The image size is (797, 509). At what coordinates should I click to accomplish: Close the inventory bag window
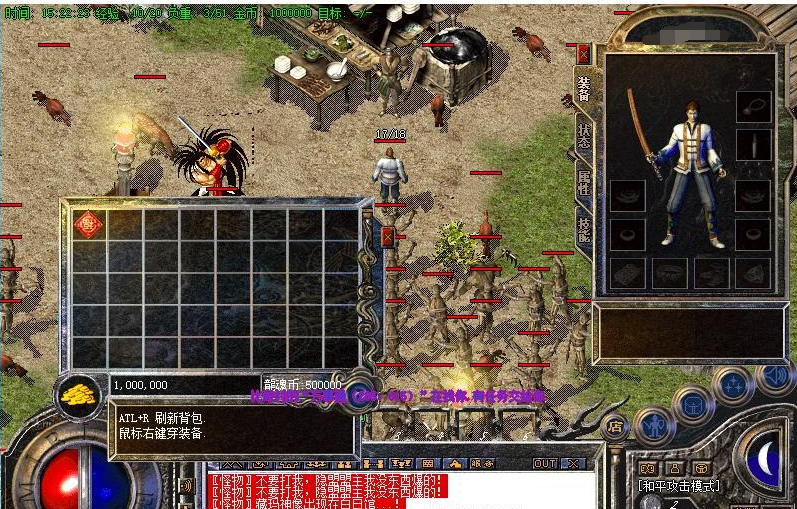(x=388, y=237)
